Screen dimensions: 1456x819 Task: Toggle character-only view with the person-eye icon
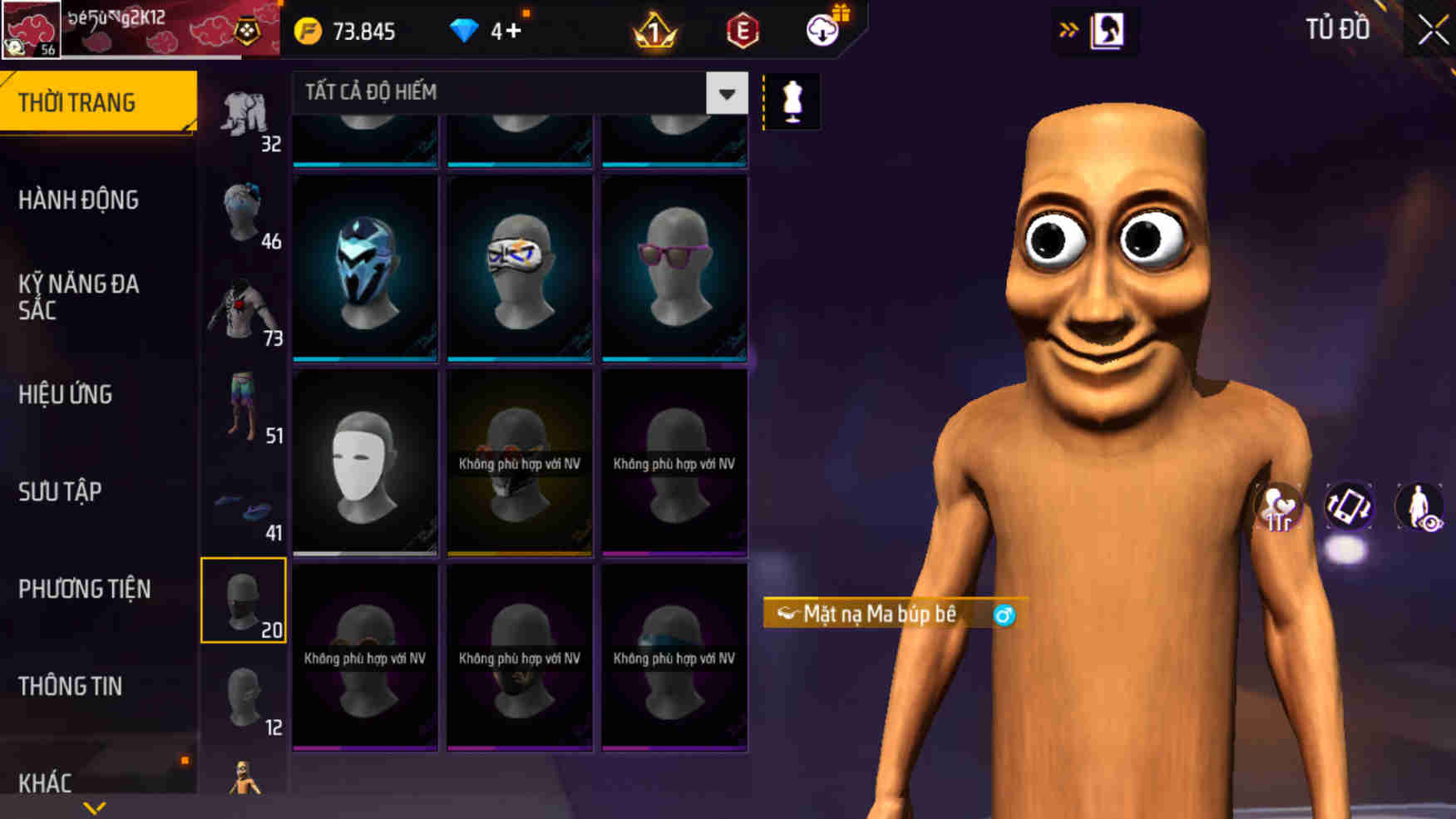tap(1422, 506)
